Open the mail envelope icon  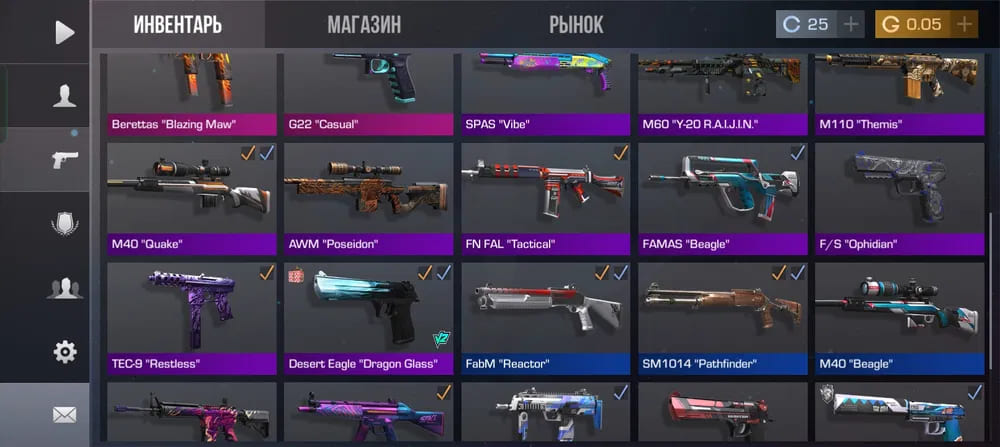64,414
